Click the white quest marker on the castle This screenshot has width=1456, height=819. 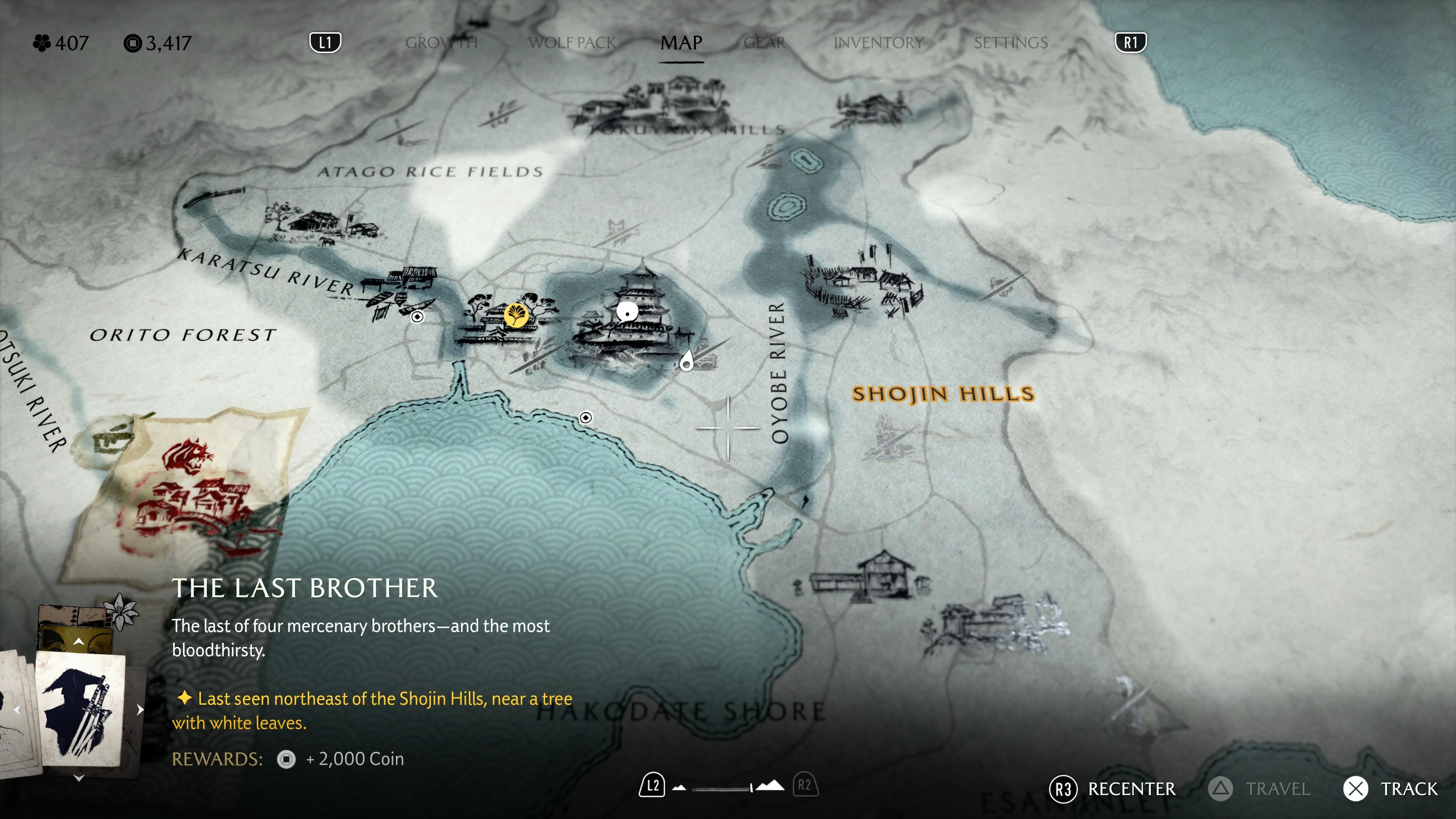tap(627, 312)
